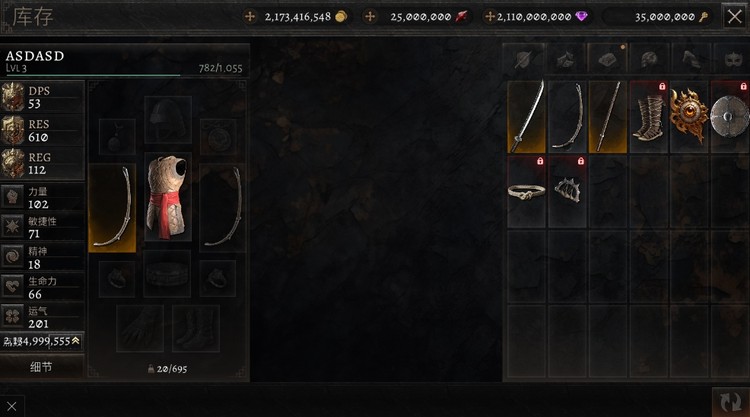Add more red feather currency
This screenshot has height=417, width=750.
pyautogui.click(x=371, y=17)
